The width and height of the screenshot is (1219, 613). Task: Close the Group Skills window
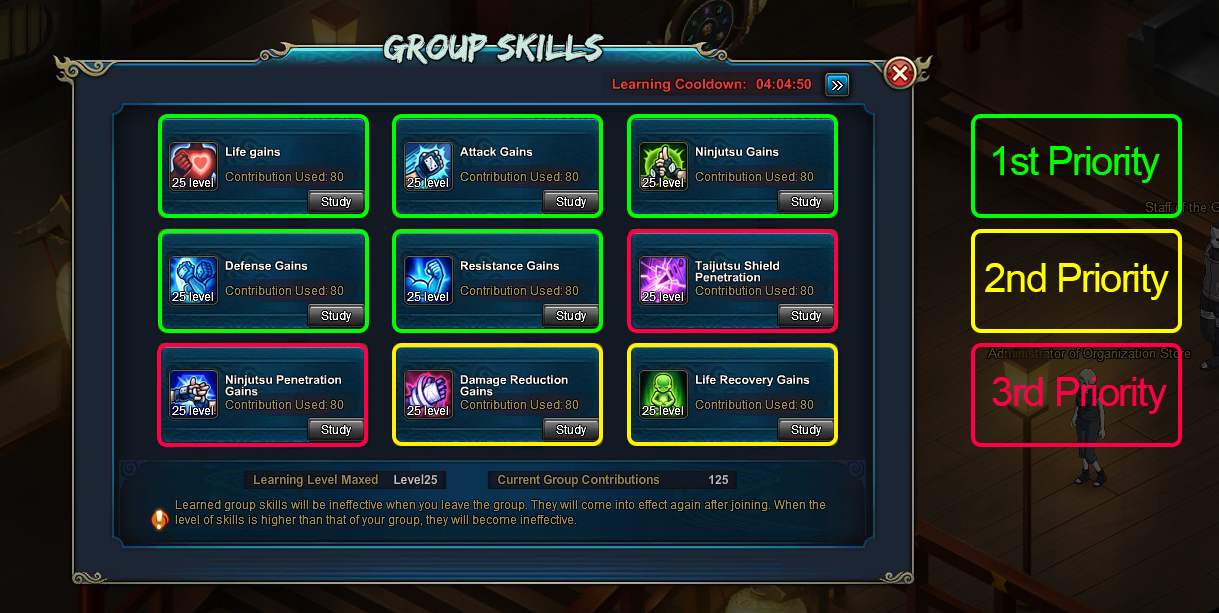point(899,73)
